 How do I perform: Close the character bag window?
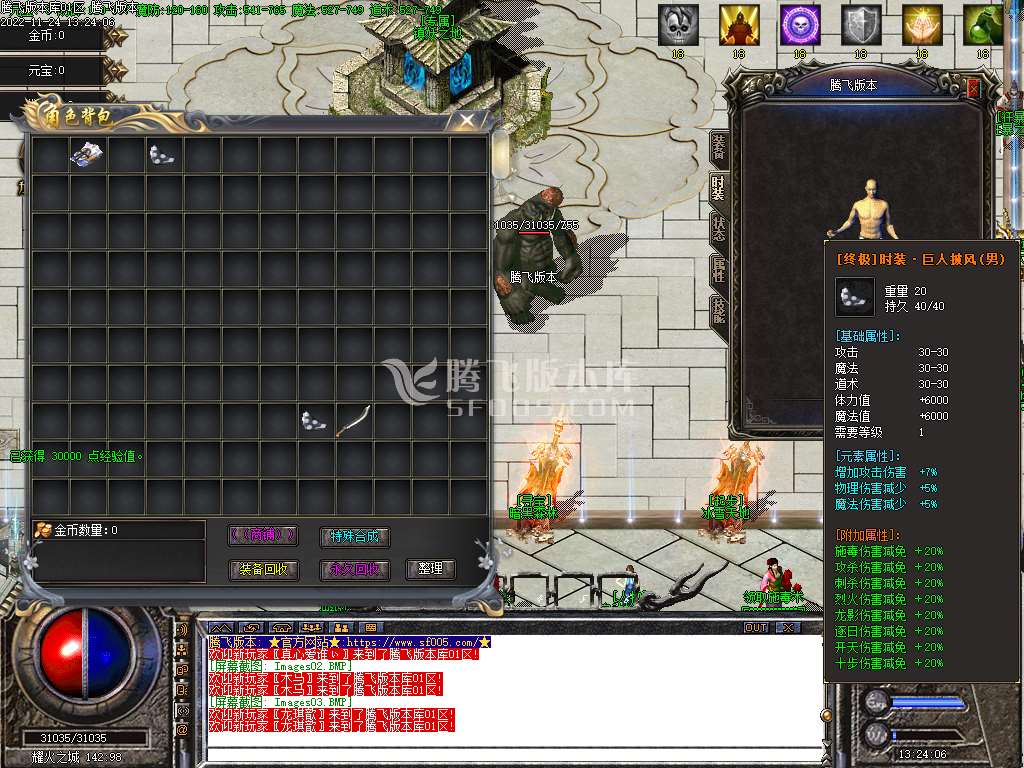pos(466,119)
